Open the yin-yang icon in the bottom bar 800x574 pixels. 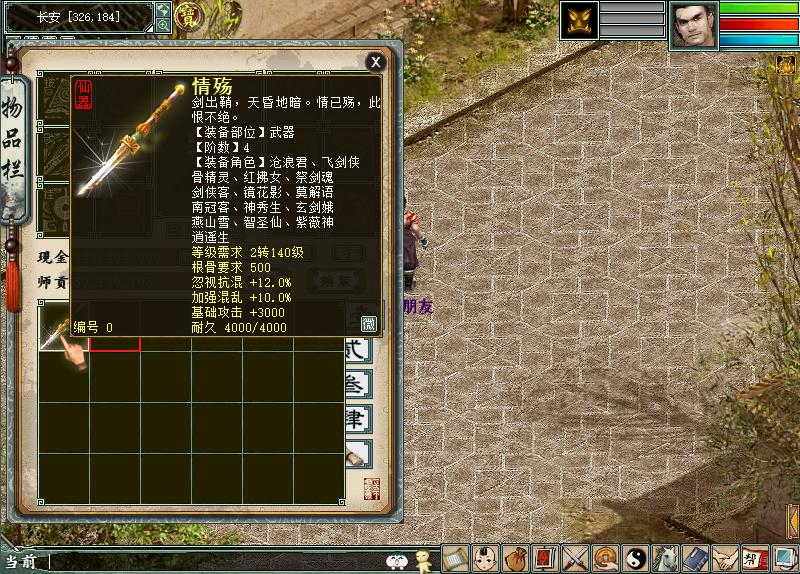pyautogui.click(x=636, y=558)
